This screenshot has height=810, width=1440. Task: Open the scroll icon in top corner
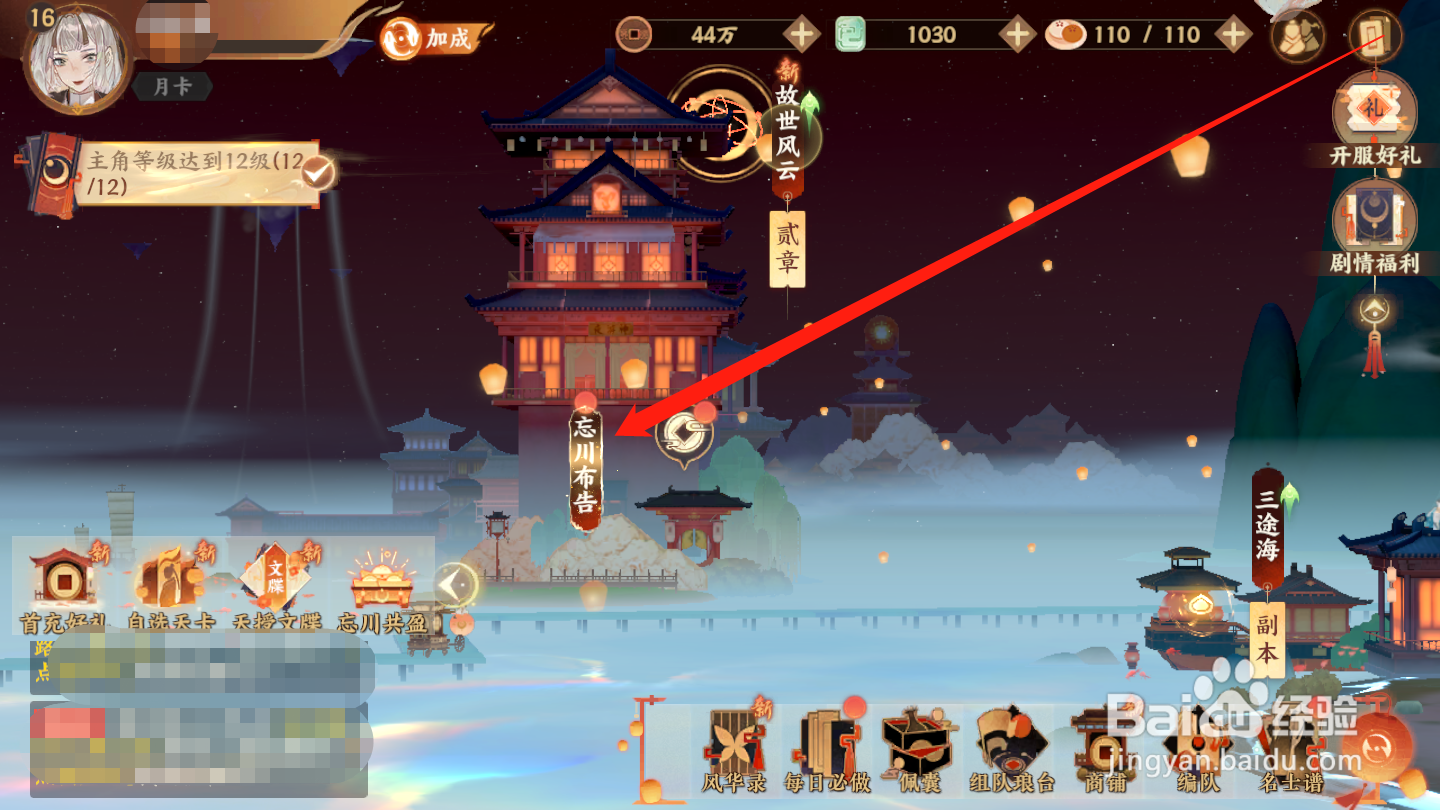click(1375, 36)
